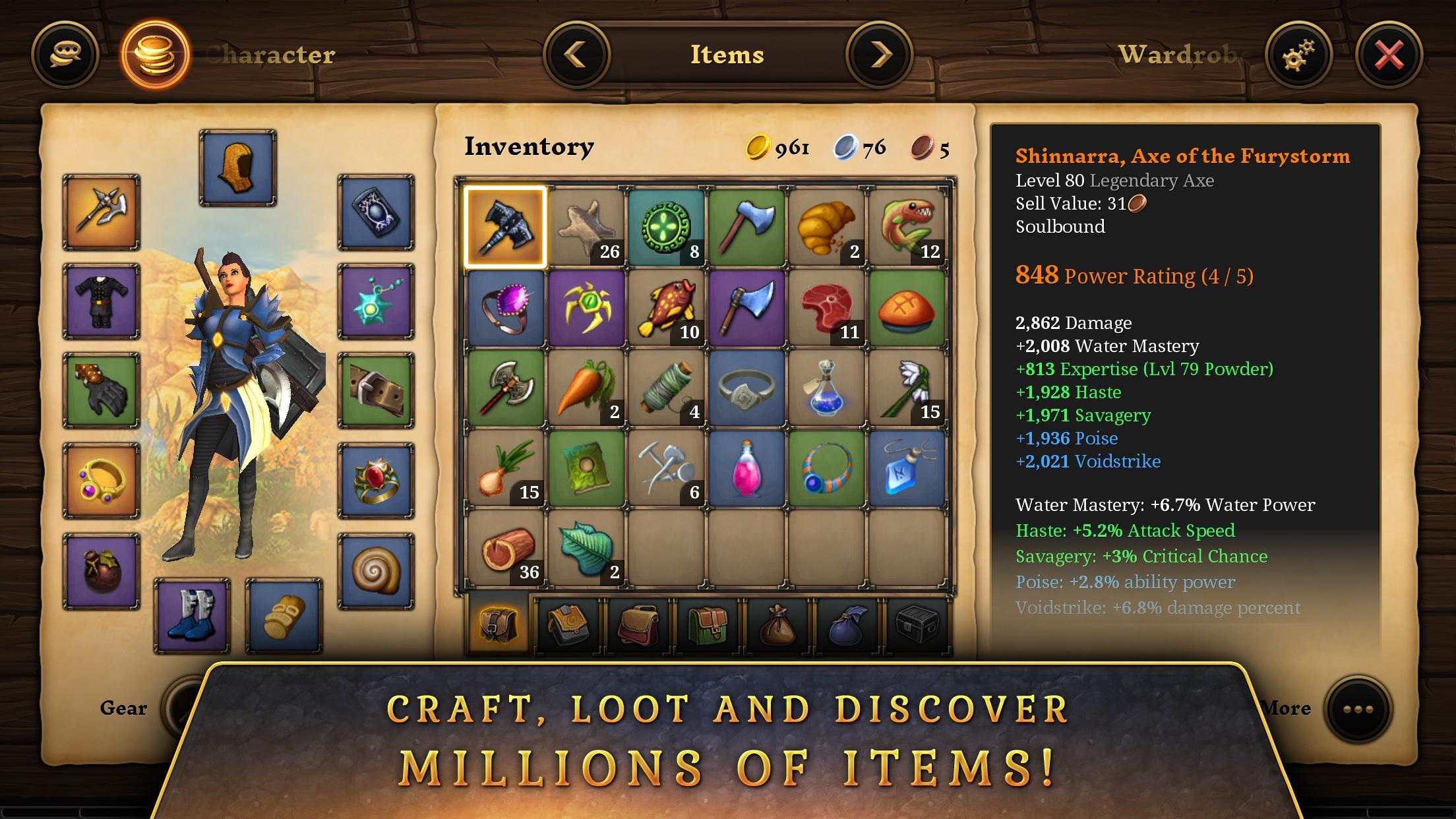Select the equipped blue boots slot
Screen dimensions: 1456x819
click(192, 616)
